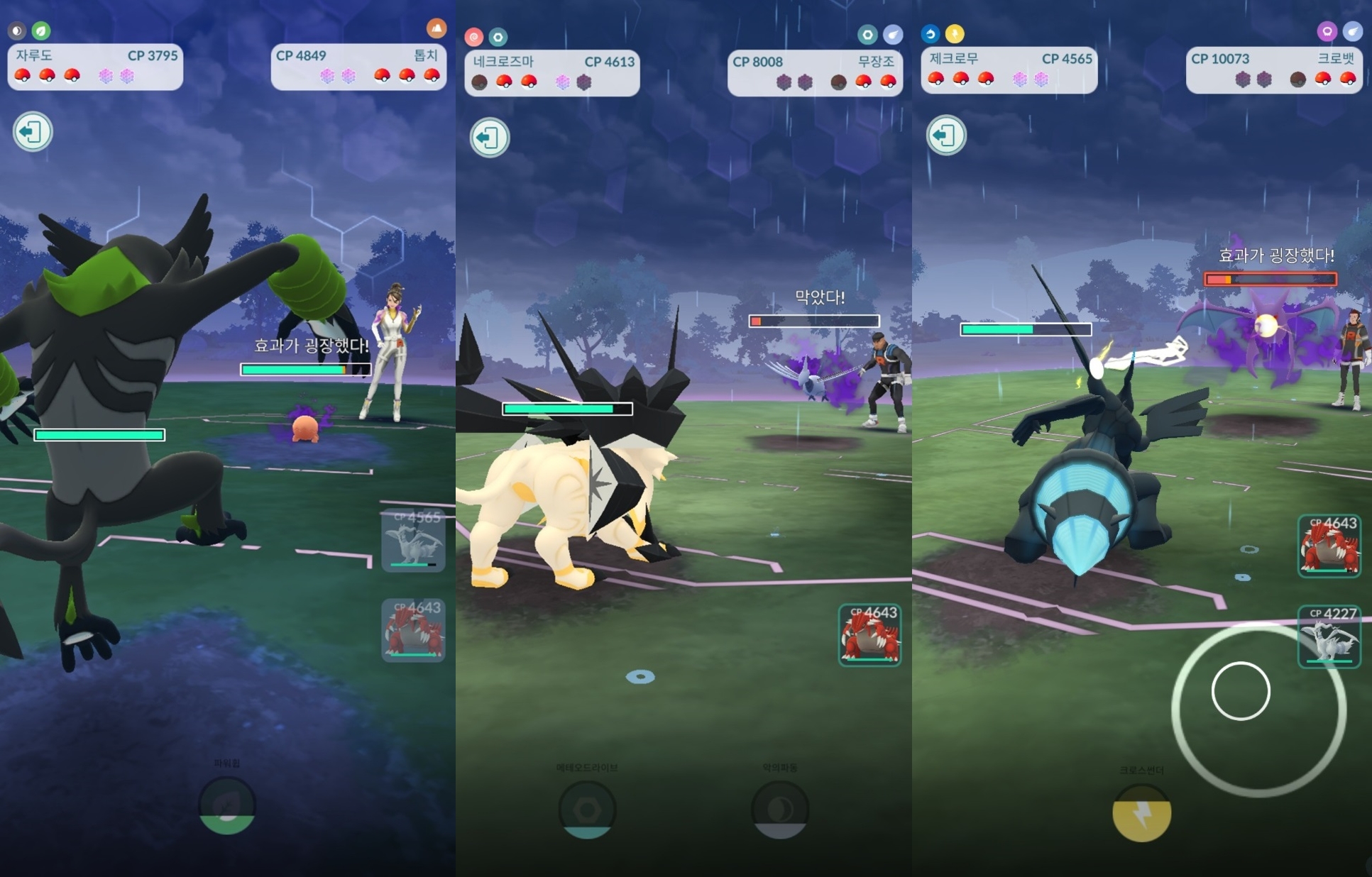Leave the Necrozma battle with the exit icon
This screenshot has width=1372, height=877.
point(490,138)
